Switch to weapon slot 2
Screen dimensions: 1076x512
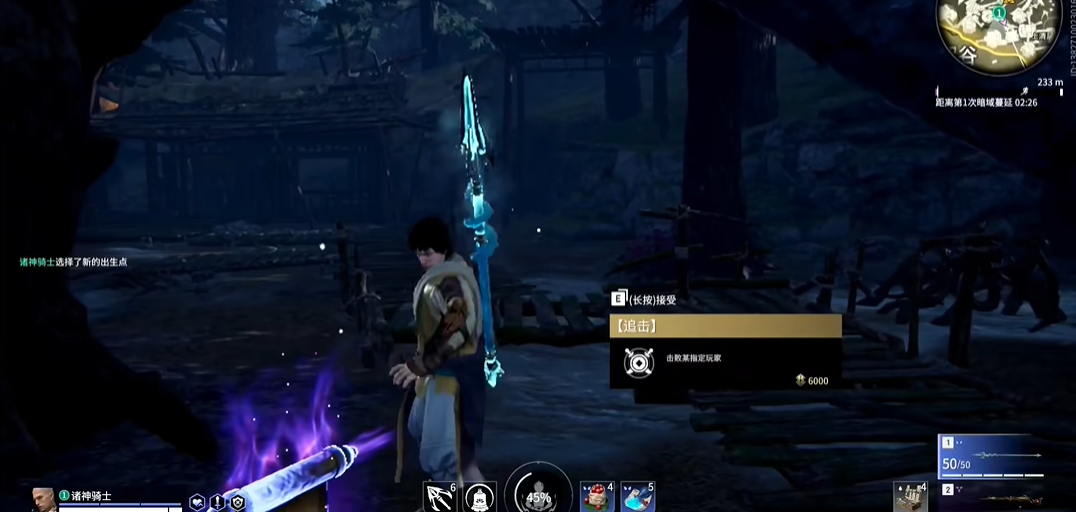[990, 496]
